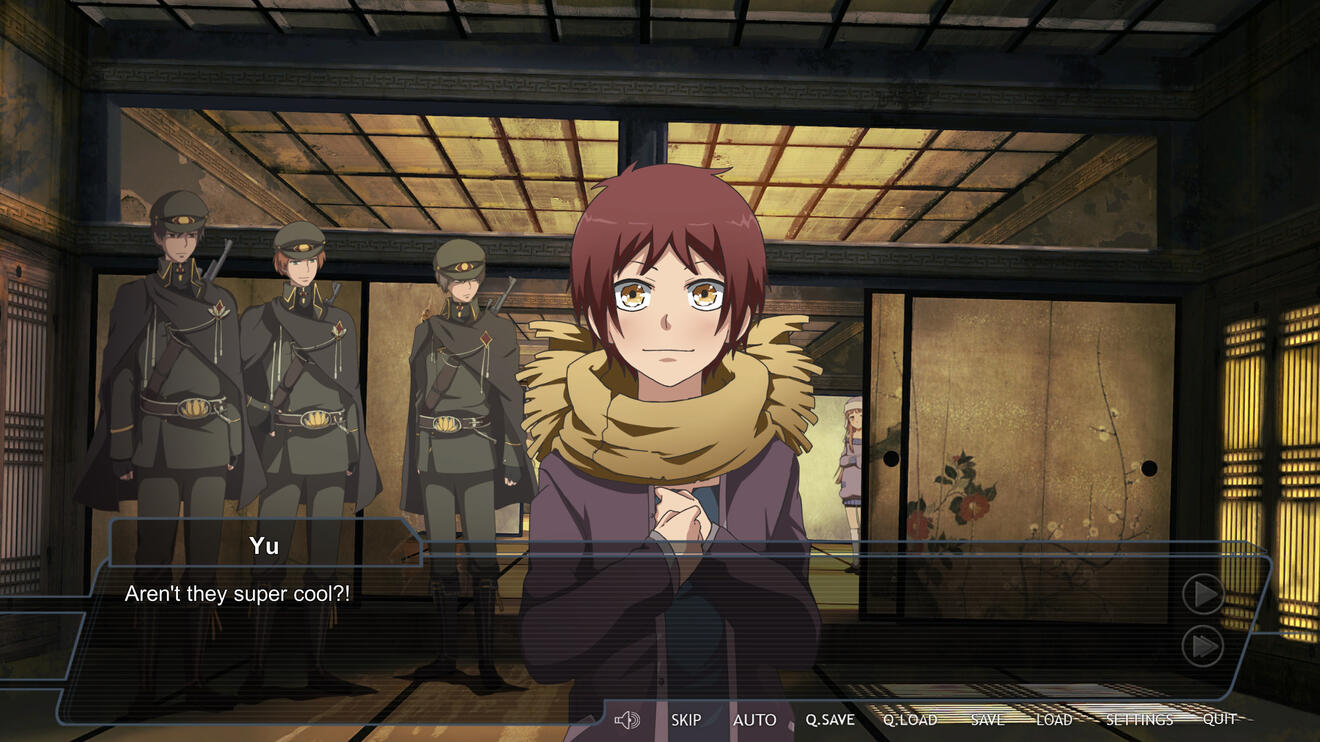Choose QUIT to exit the game

1219,719
